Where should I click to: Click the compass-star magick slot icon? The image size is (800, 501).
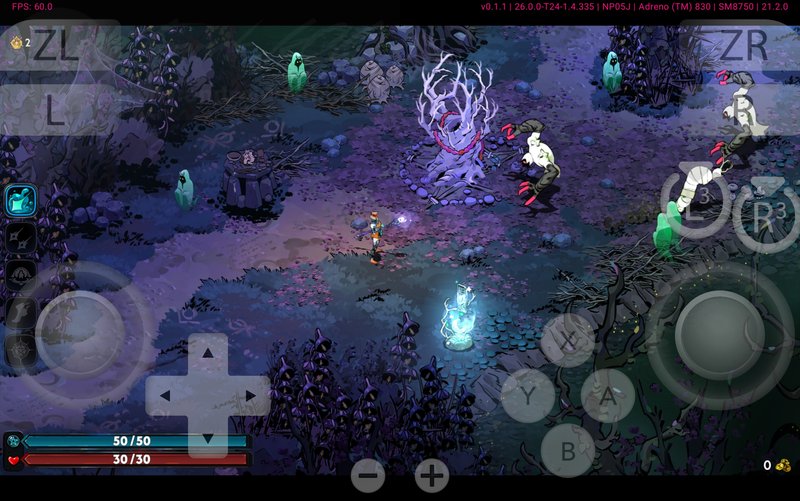click(21, 348)
